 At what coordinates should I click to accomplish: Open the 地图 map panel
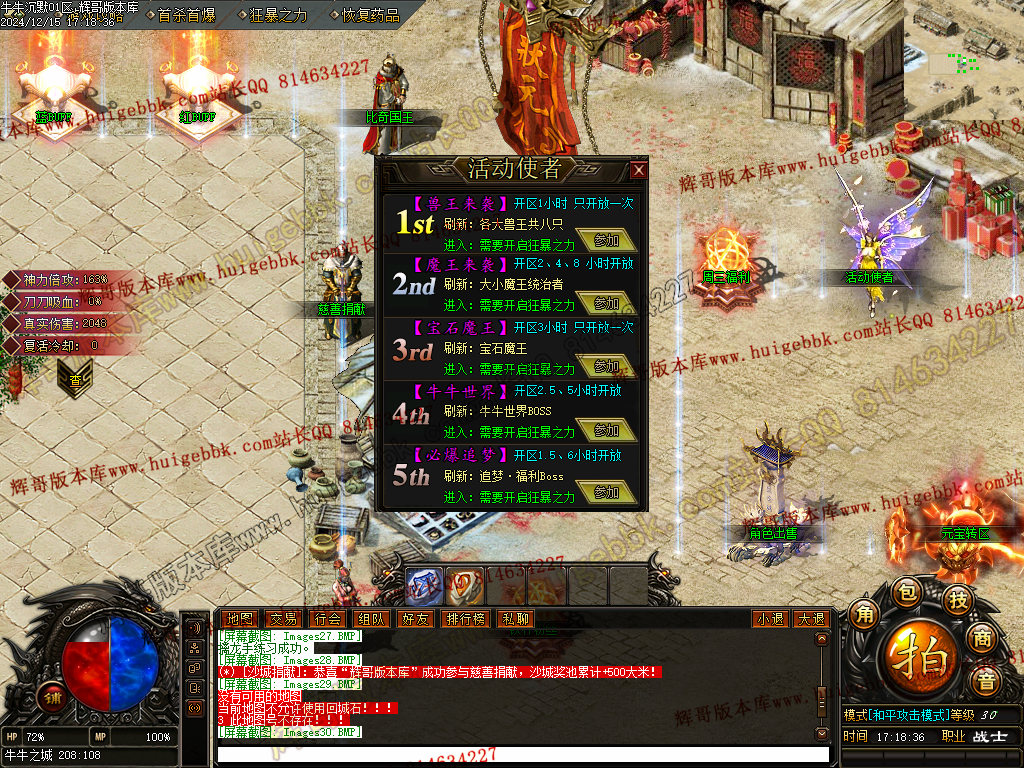point(238,619)
